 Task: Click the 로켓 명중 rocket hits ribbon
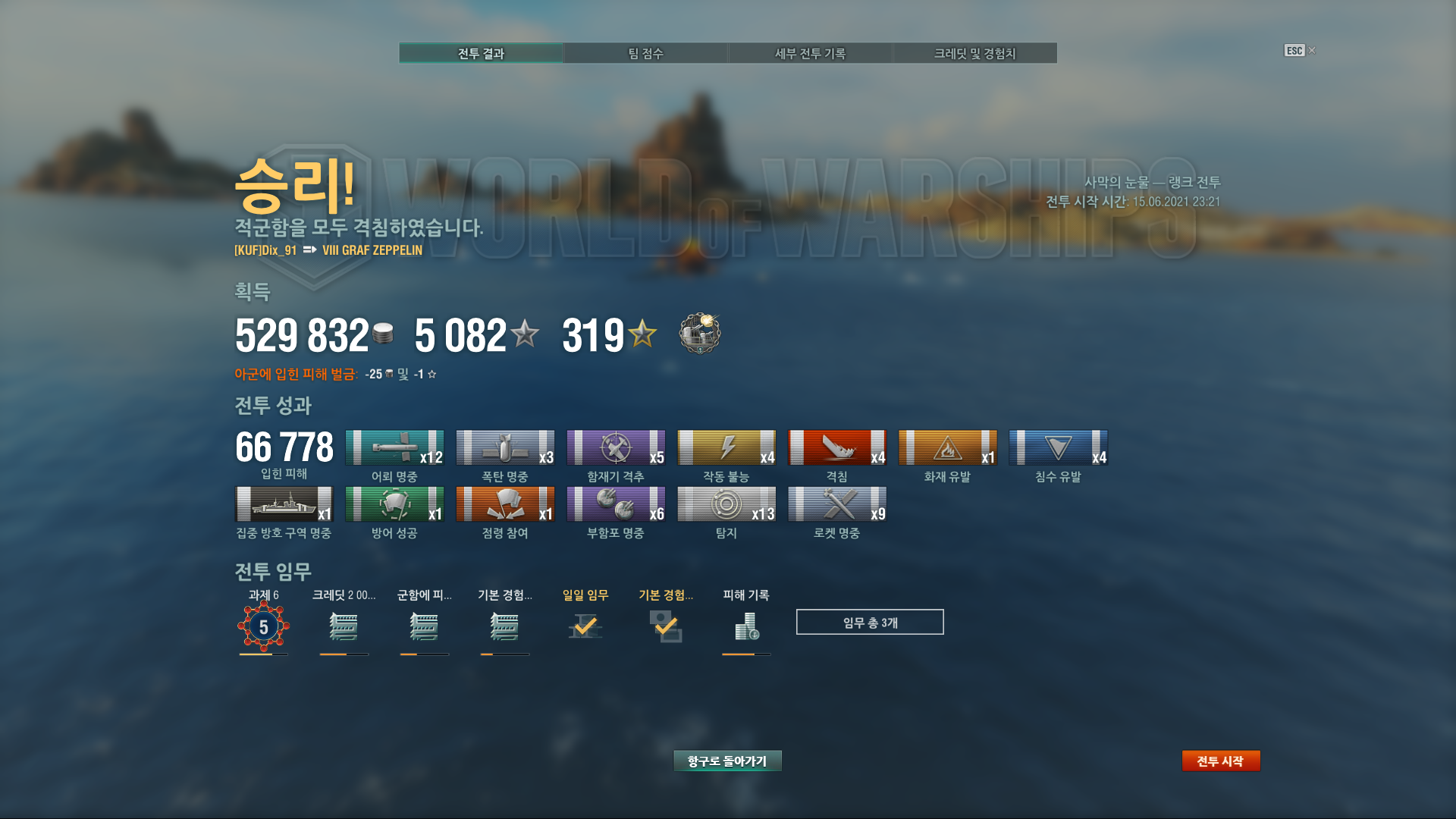point(837,504)
